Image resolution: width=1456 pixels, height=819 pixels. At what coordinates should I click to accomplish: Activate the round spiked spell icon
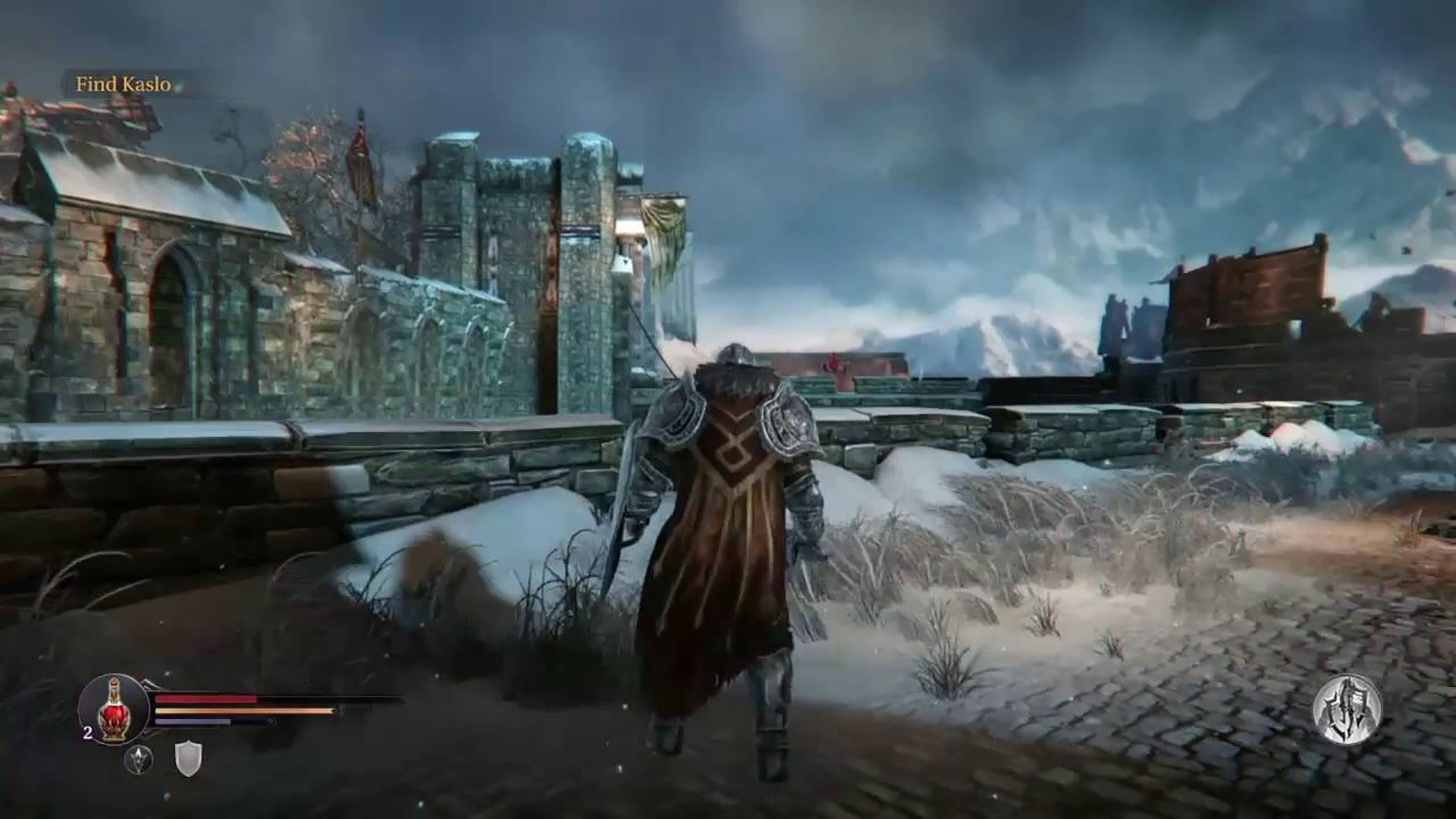(x=138, y=759)
